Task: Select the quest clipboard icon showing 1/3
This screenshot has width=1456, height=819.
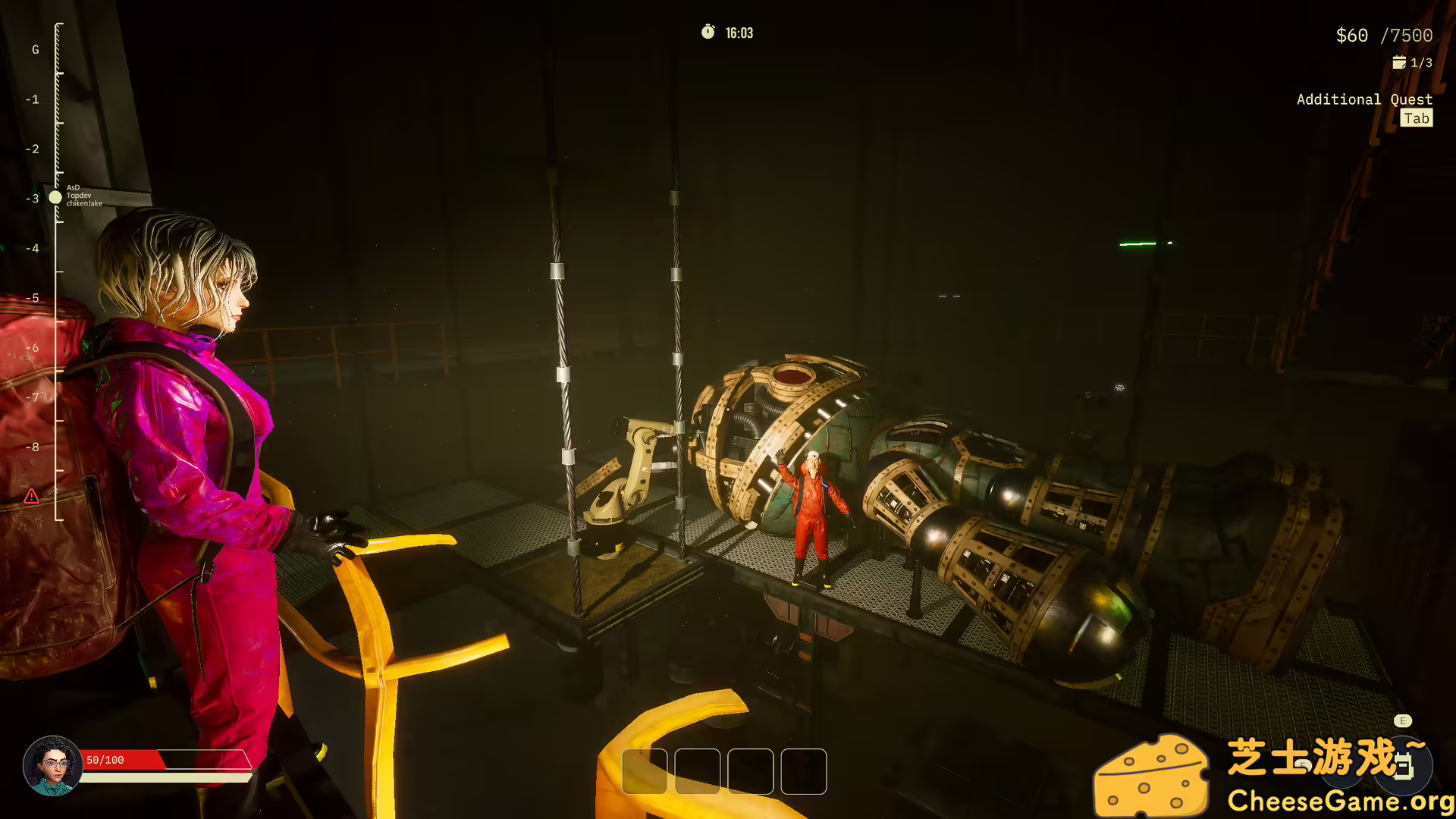Action: 1400,62
